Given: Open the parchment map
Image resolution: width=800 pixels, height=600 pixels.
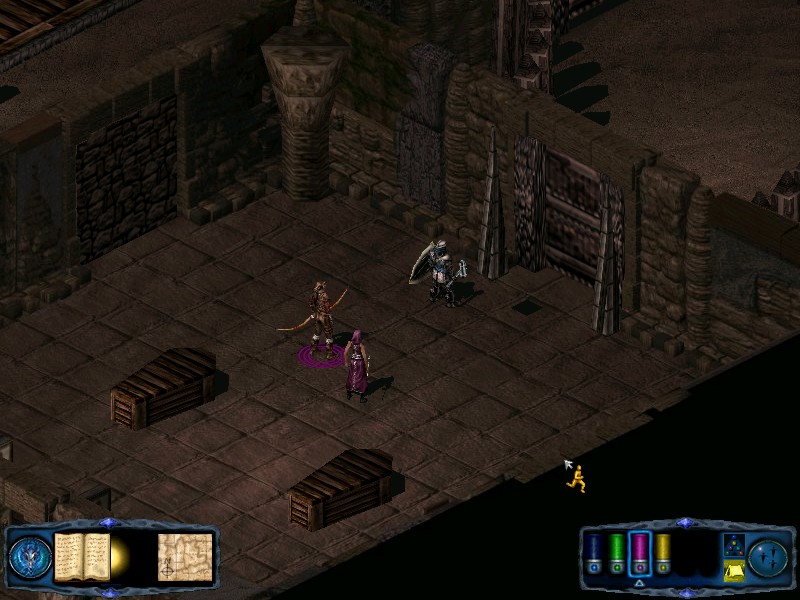Looking at the screenshot, I should pos(185,556).
